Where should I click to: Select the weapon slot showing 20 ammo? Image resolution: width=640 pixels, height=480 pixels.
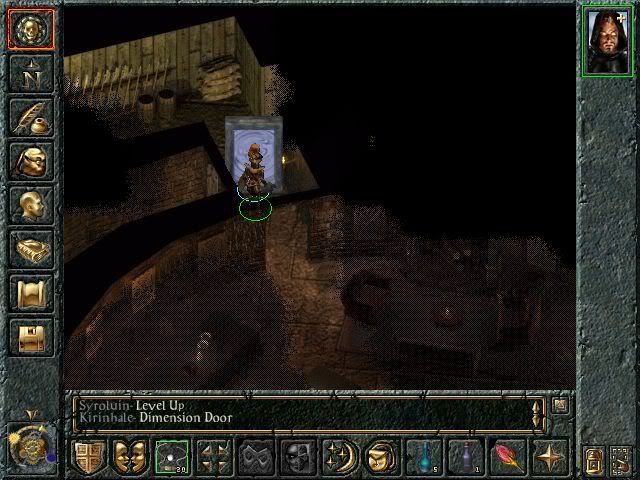(173, 457)
